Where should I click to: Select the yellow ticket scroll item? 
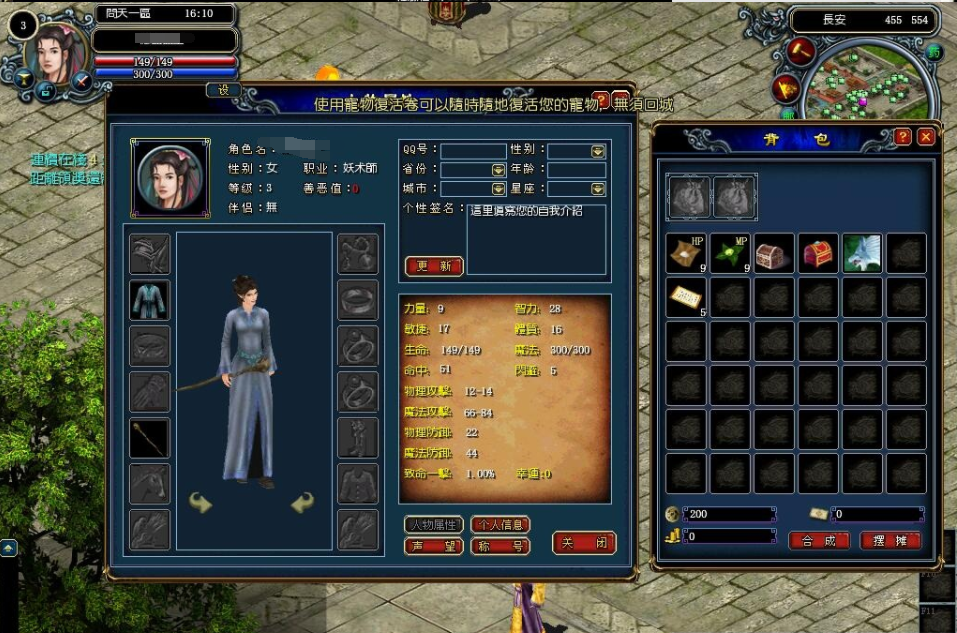point(686,298)
